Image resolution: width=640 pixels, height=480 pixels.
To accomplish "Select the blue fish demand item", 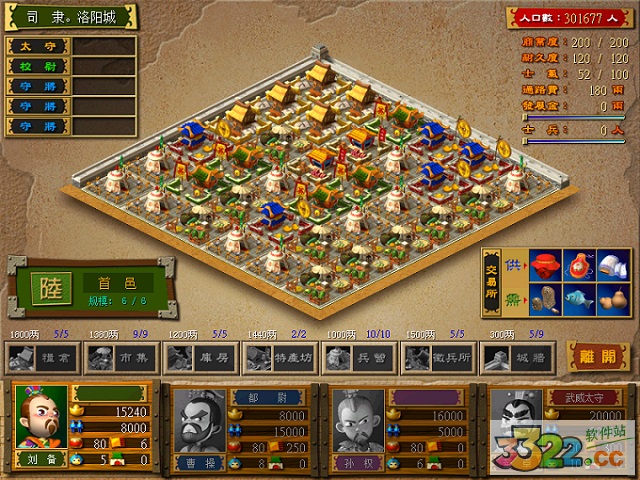I will pos(579,299).
